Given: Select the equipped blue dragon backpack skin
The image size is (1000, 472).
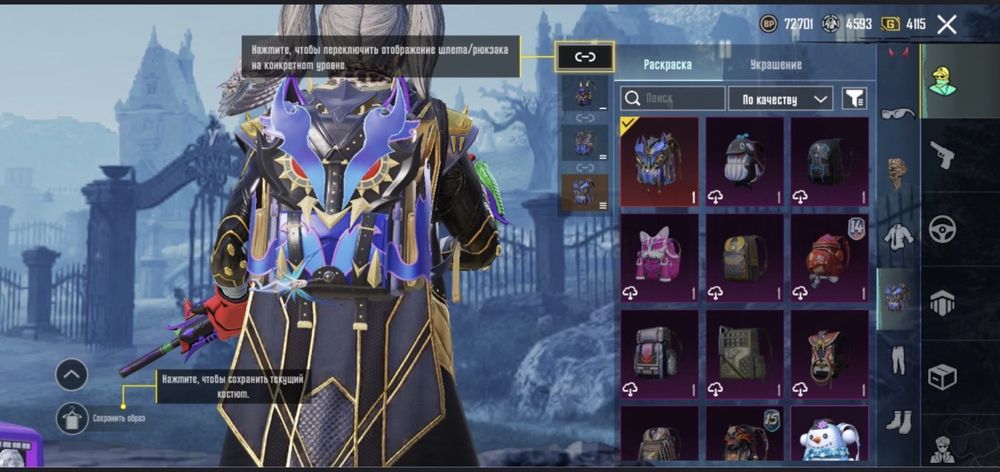Looking at the screenshot, I should (x=658, y=162).
